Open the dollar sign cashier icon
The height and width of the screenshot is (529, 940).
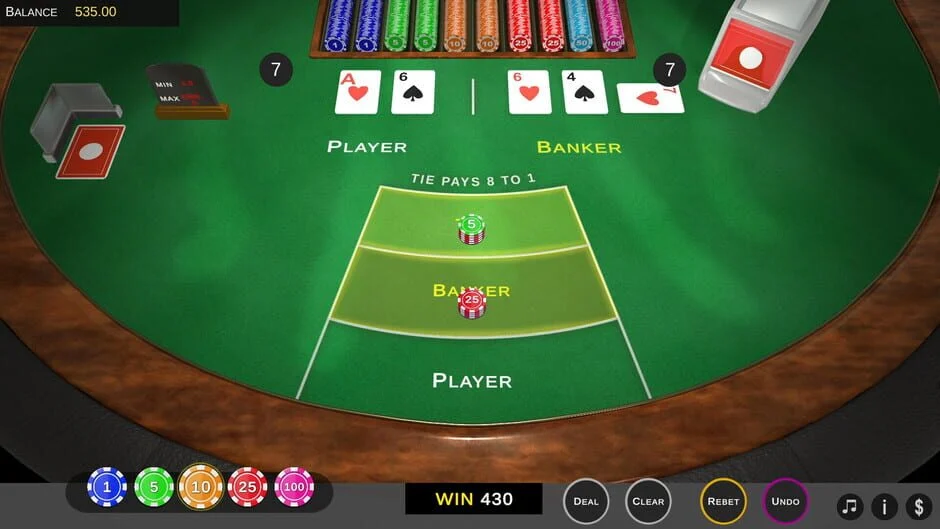coord(919,506)
